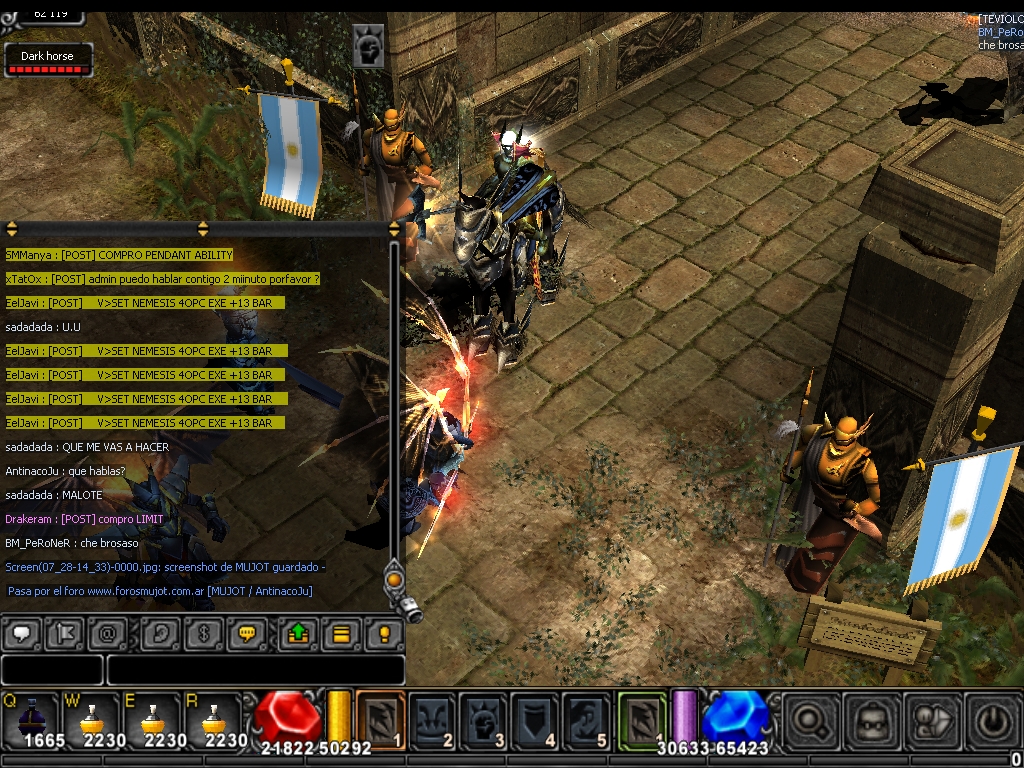The height and width of the screenshot is (768, 1024).
Task: Click the fist buff icon above the character
Action: coord(368,48)
